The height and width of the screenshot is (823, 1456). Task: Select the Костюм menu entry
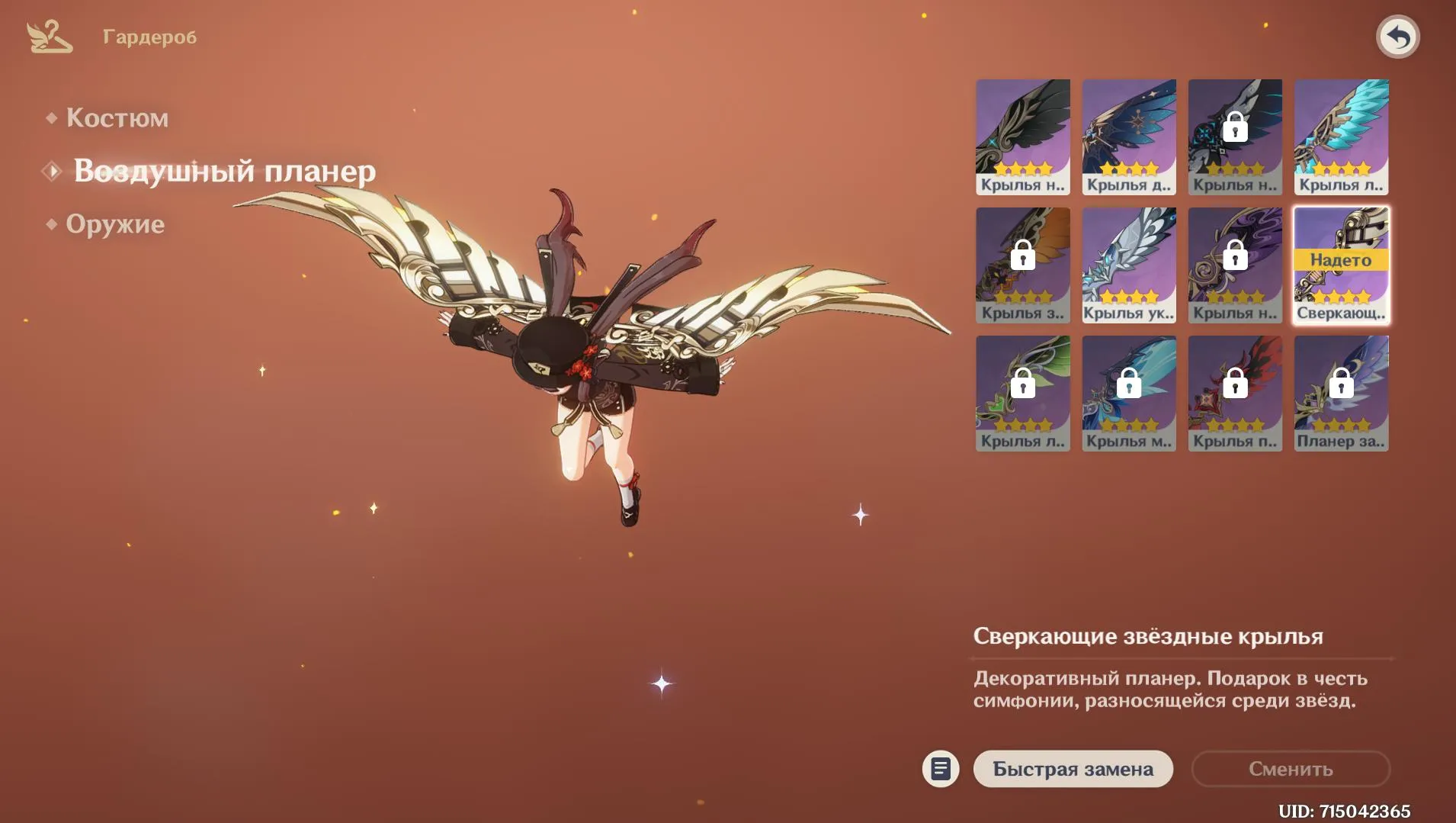pos(117,117)
